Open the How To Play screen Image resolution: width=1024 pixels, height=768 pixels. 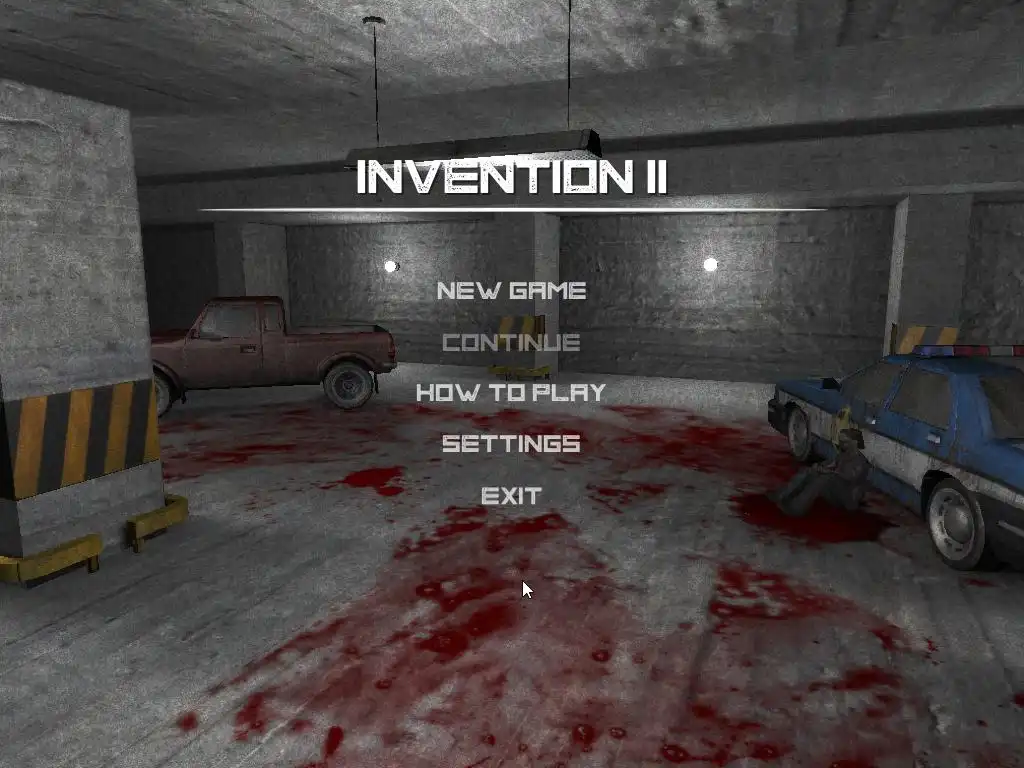tap(511, 392)
